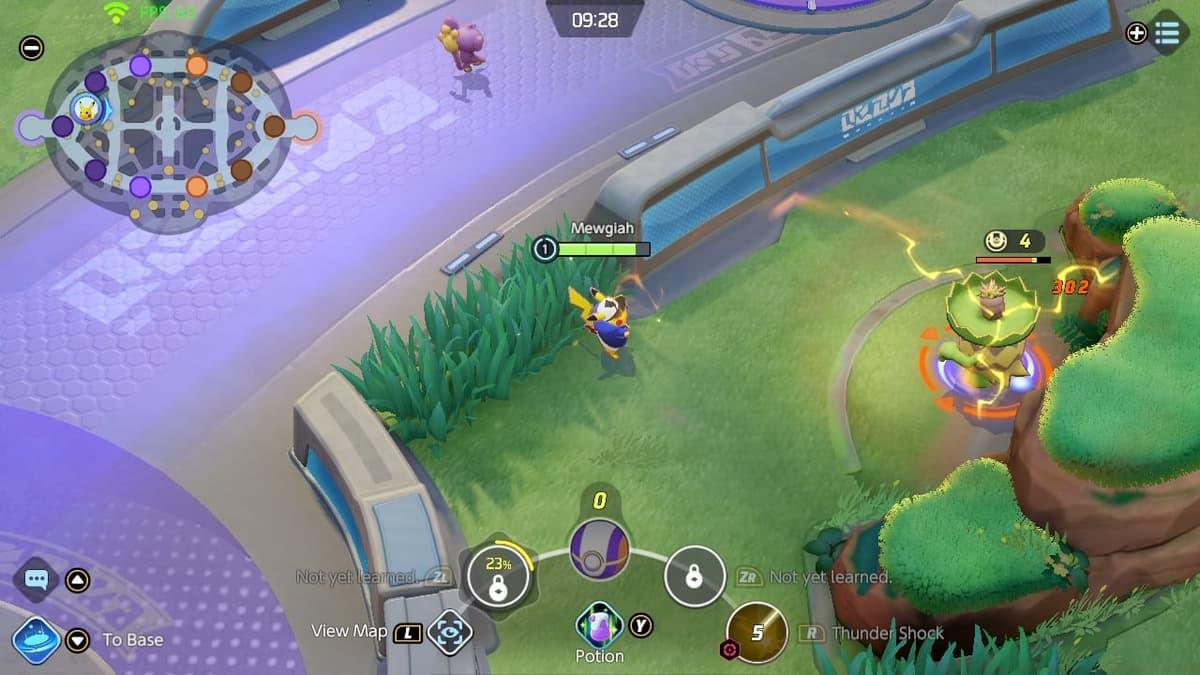Tap the Poké Ball score button
The width and height of the screenshot is (1200, 675).
[599, 549]
